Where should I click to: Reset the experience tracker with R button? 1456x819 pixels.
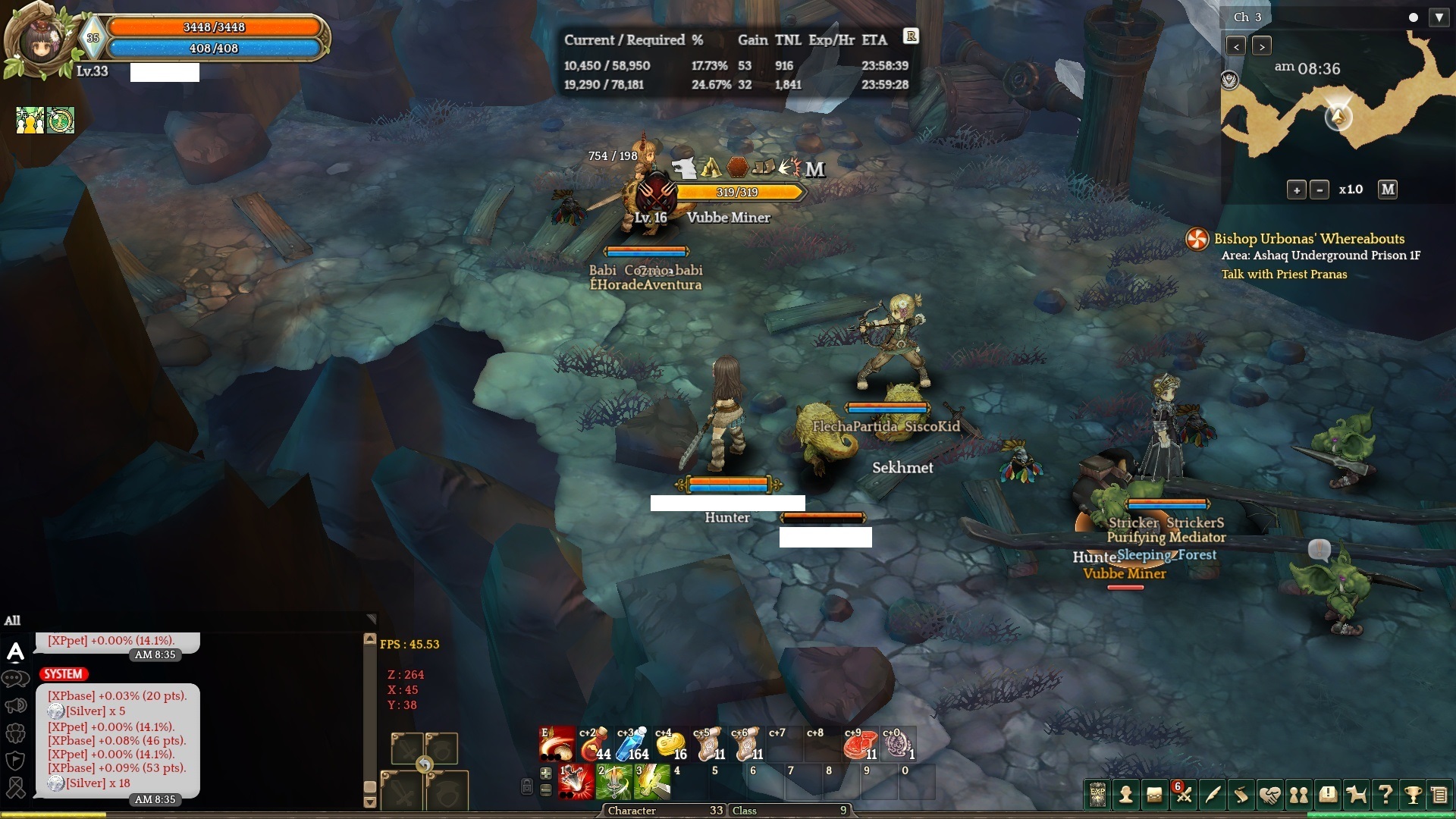(x=911, y=36)
